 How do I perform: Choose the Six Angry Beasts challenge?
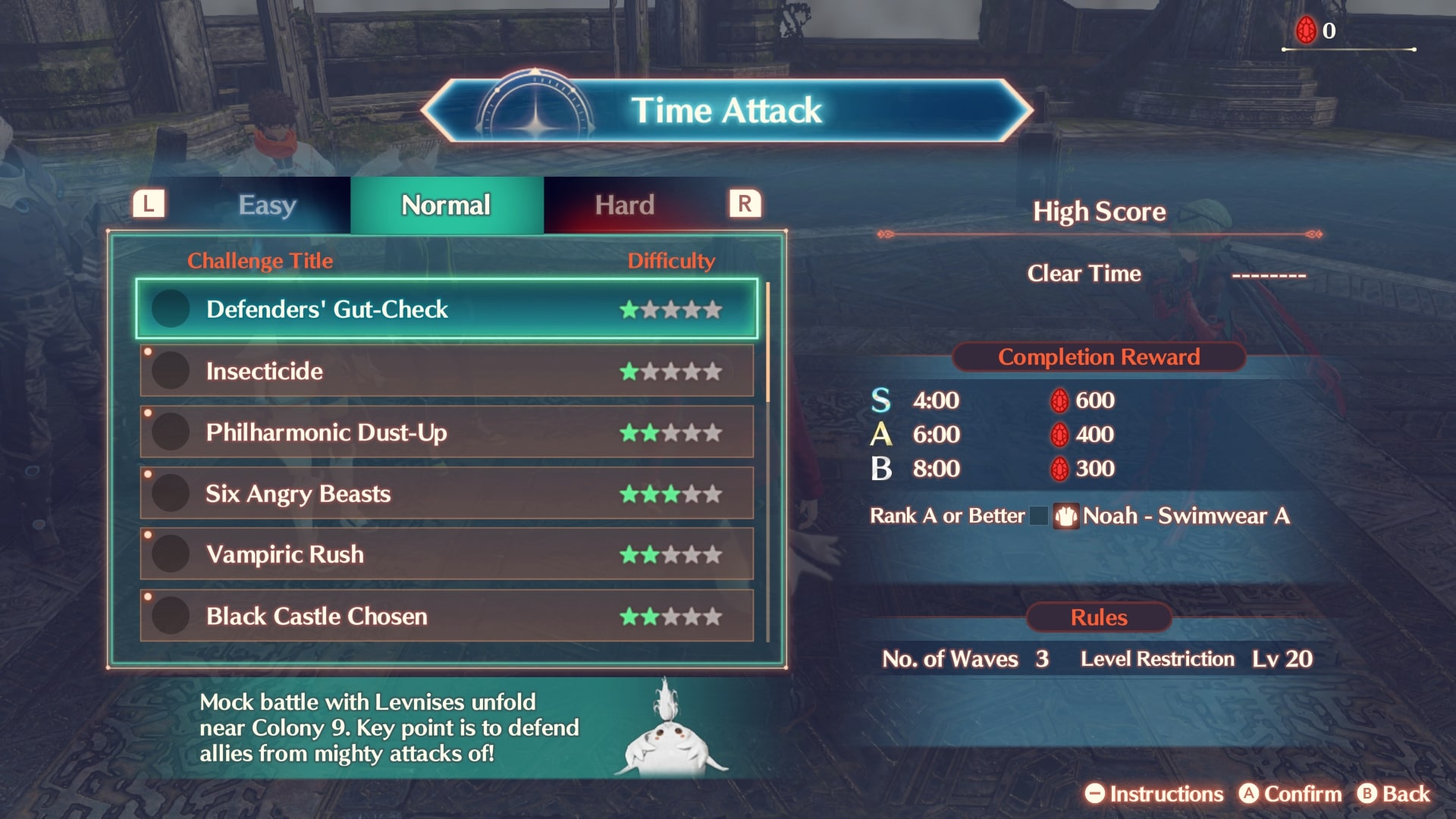tap(446, 494)
